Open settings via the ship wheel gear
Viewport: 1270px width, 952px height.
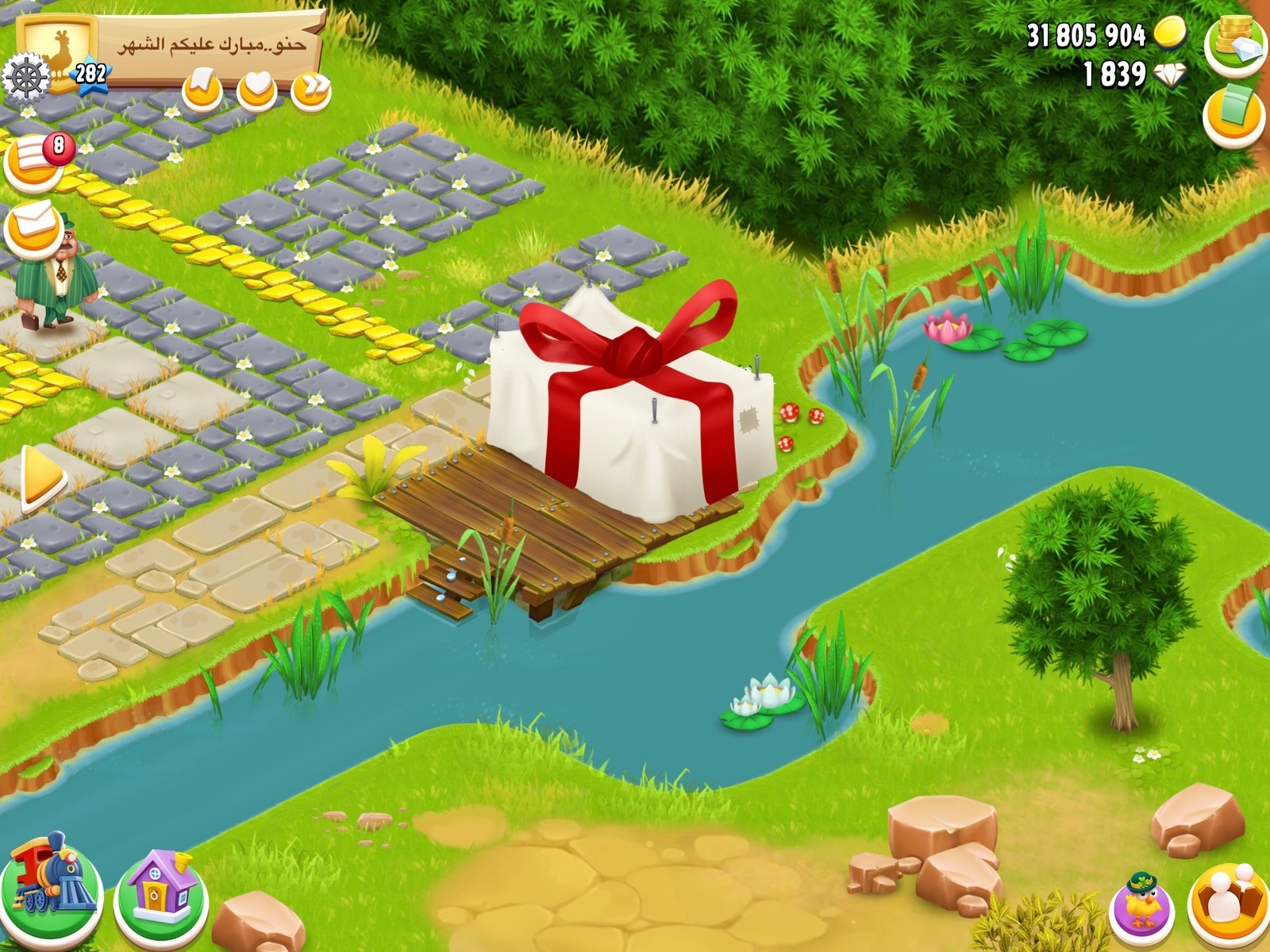pos(25,77)
